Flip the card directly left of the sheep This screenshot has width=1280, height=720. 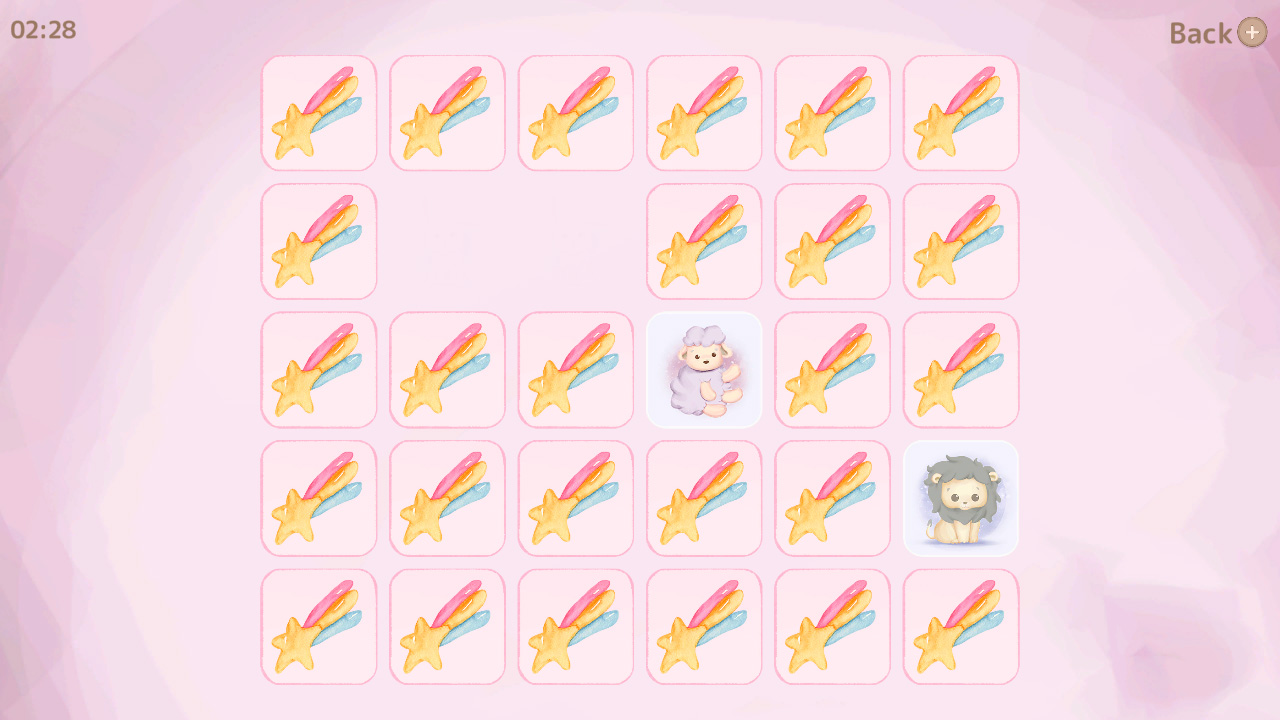click(575, 370)
